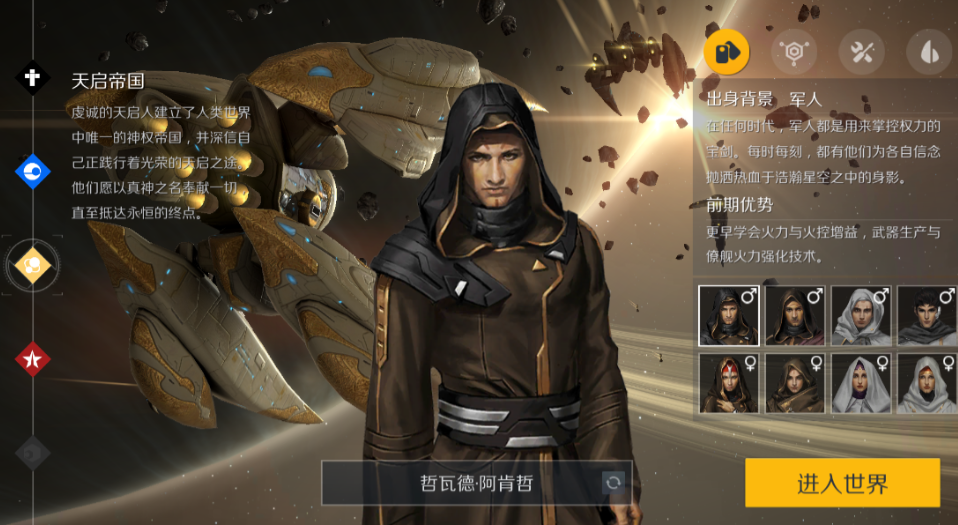Select the male portrait with black hood
The height and width of the screenshot is (525, 958).
[728, 315]
